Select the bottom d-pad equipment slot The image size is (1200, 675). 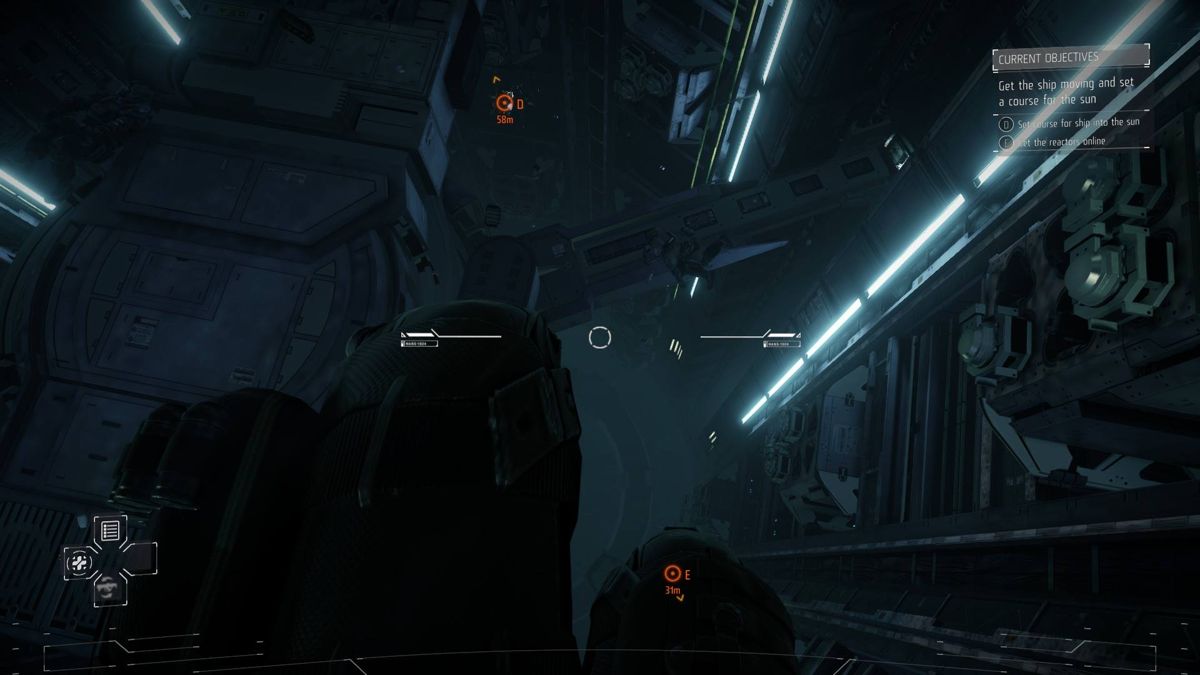(108, 590)
